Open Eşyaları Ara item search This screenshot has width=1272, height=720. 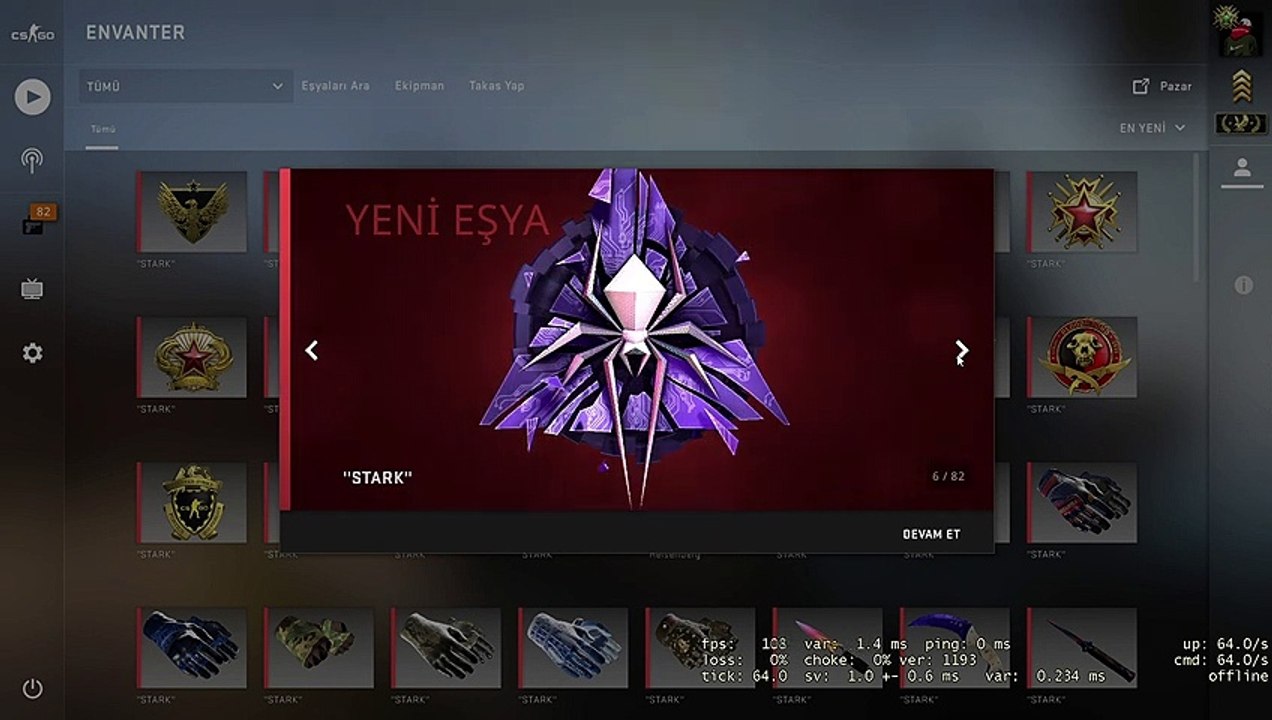335,86
